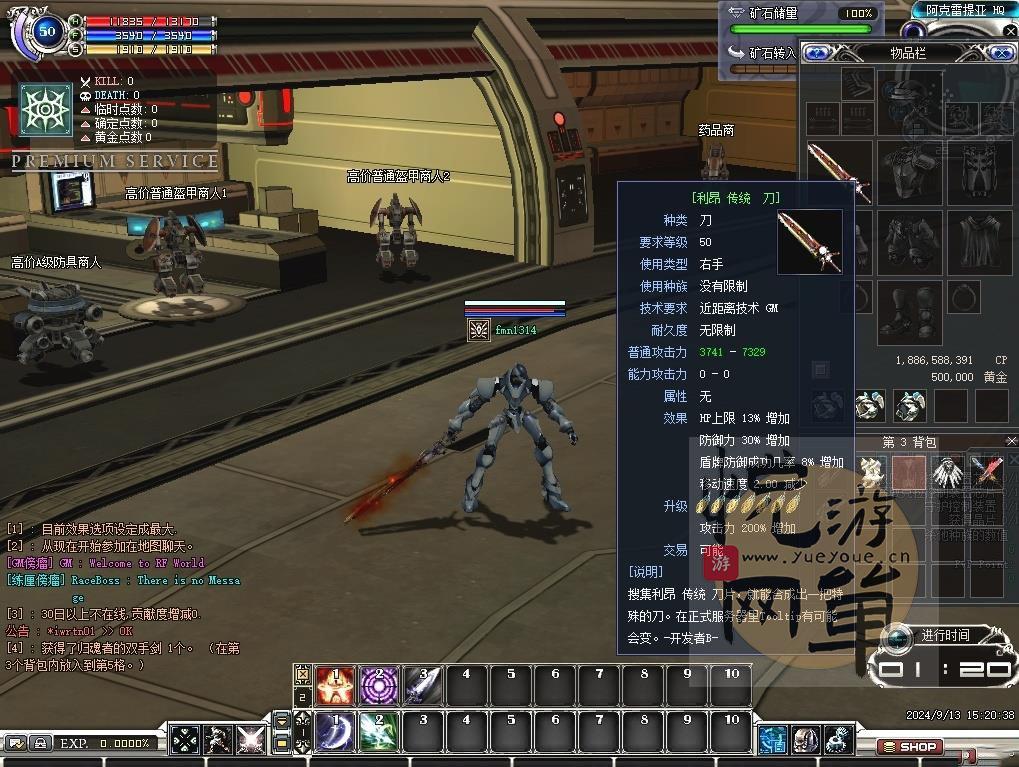Viewport: 1019px width, 767px height.
Task: Select the white feathered wing backpack item
Action: (948, 472)
